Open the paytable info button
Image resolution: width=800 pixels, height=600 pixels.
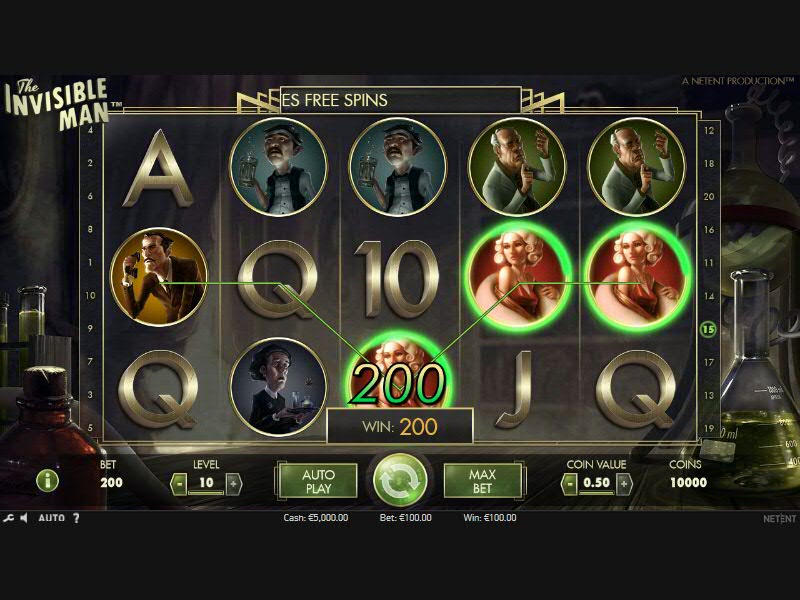coord(47,480)
